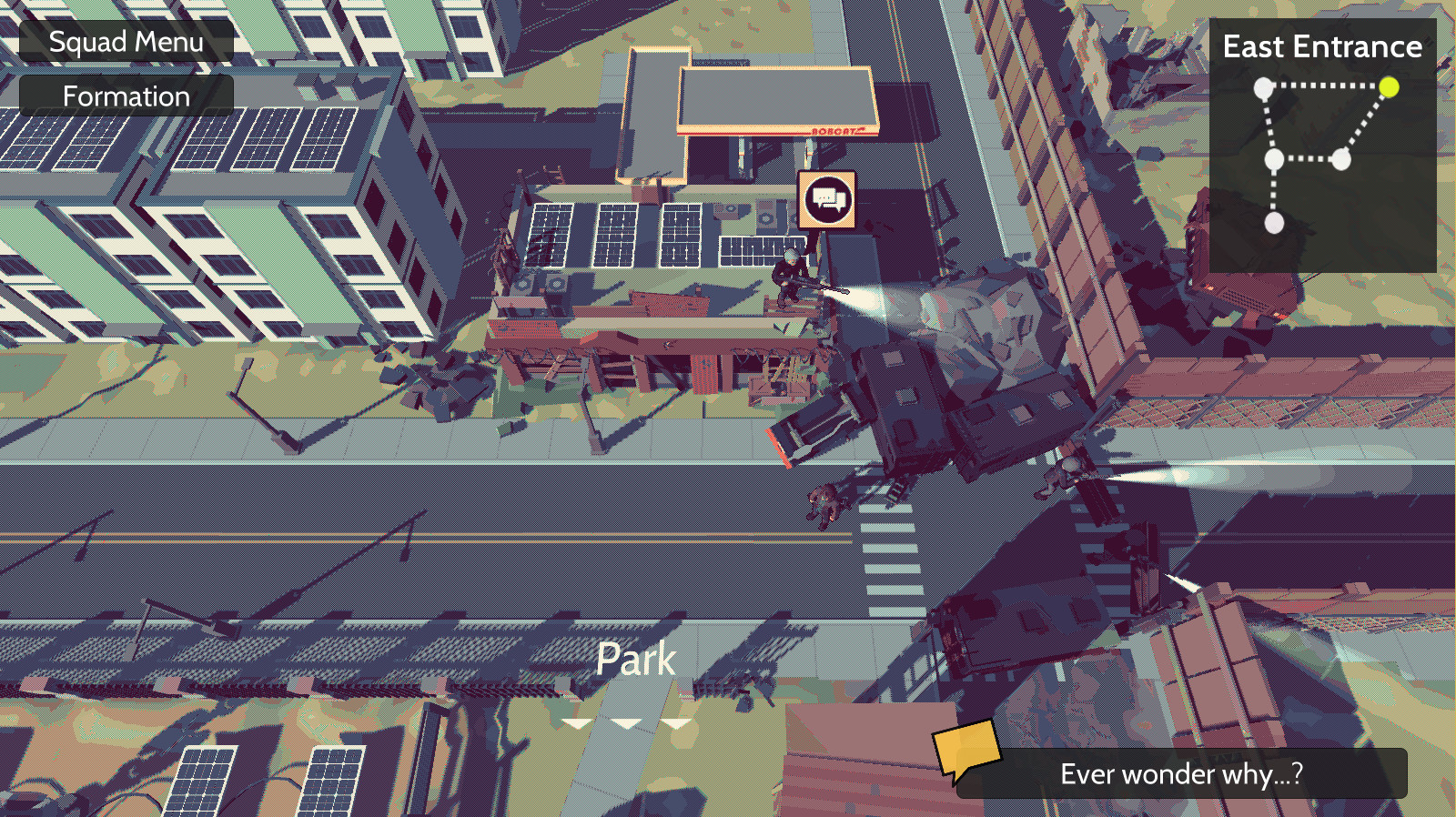Open the Squad Menu
The width and height of the screenshot is (1456, 817).
click(x=127, y=41)
